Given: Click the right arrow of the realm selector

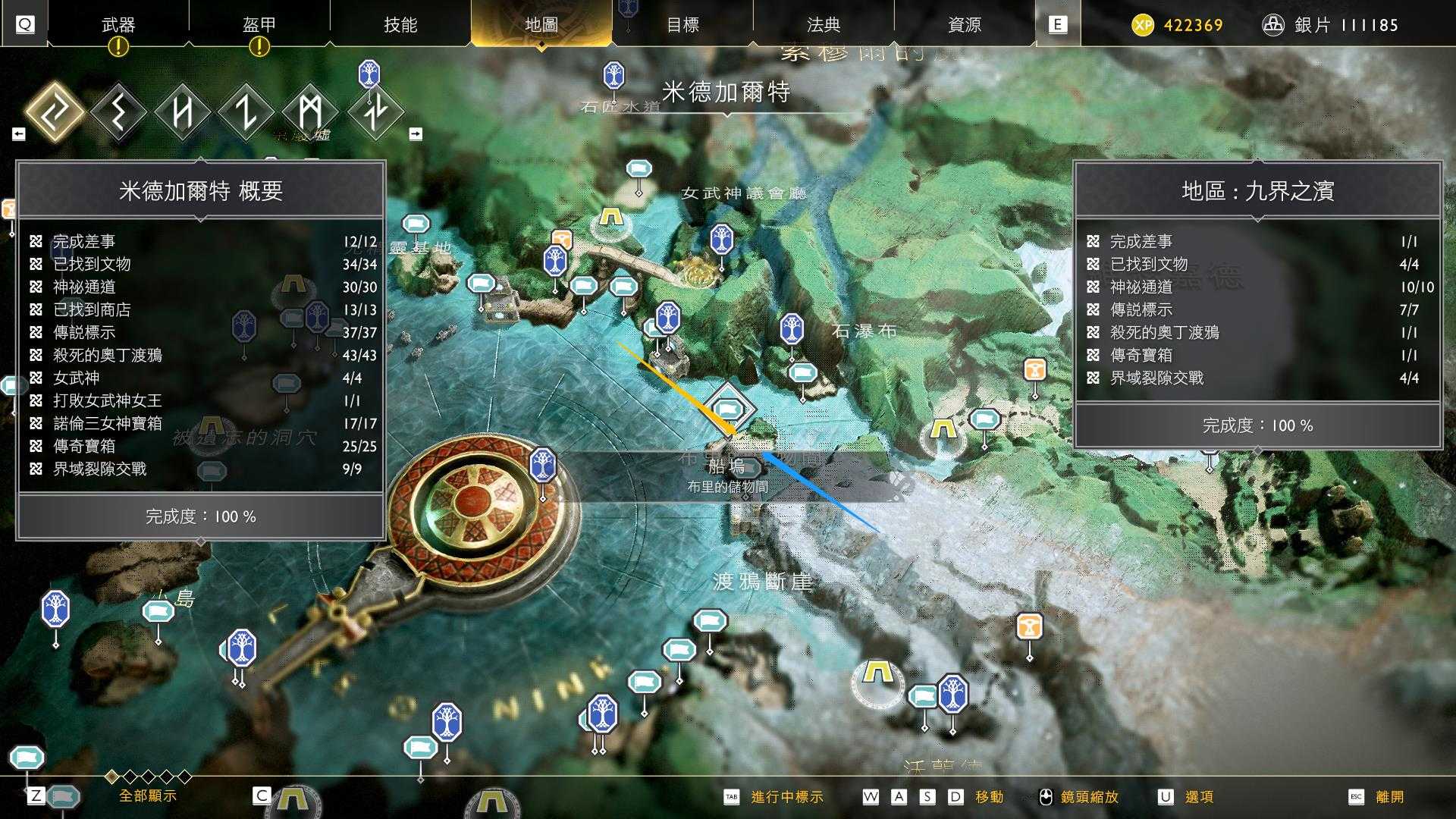Looking at the screenshot, I should click(416, 132).
